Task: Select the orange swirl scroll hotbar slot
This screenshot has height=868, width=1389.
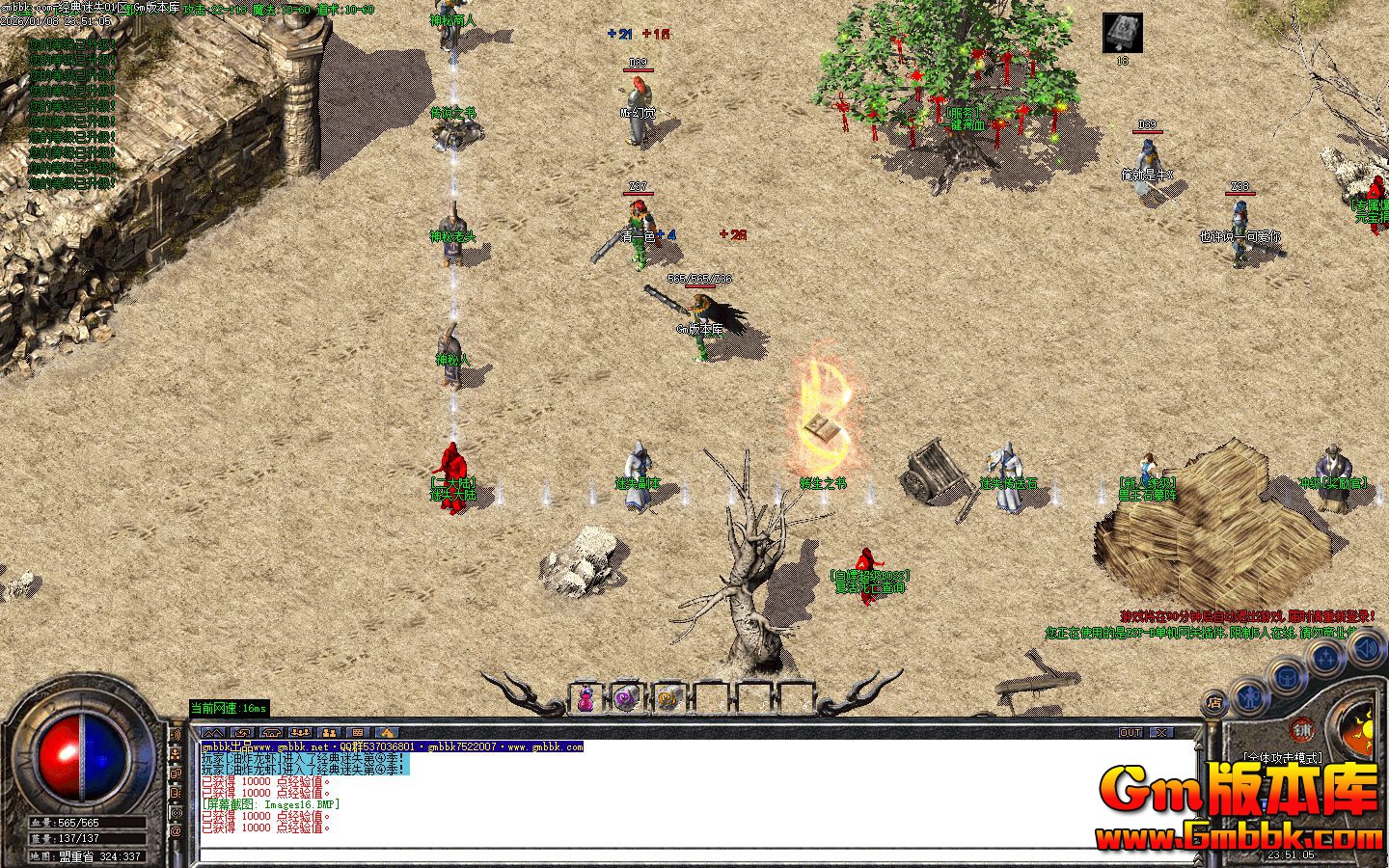Action: (666, 698)
